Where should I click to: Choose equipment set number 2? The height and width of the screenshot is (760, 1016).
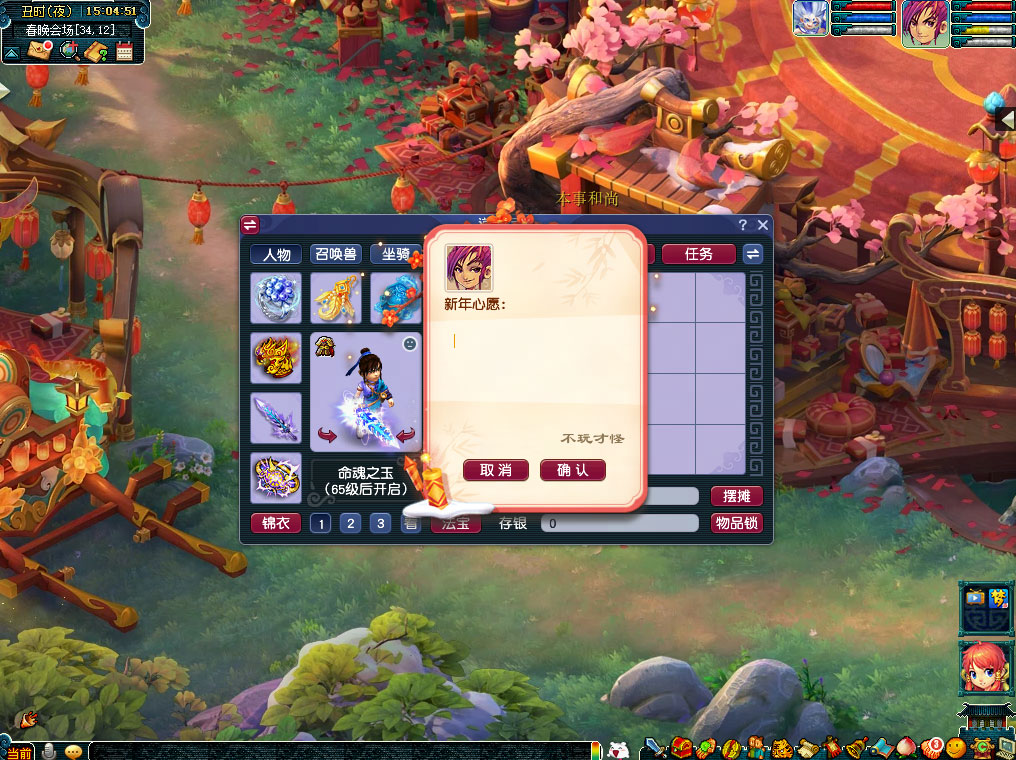tap(350, 523)
